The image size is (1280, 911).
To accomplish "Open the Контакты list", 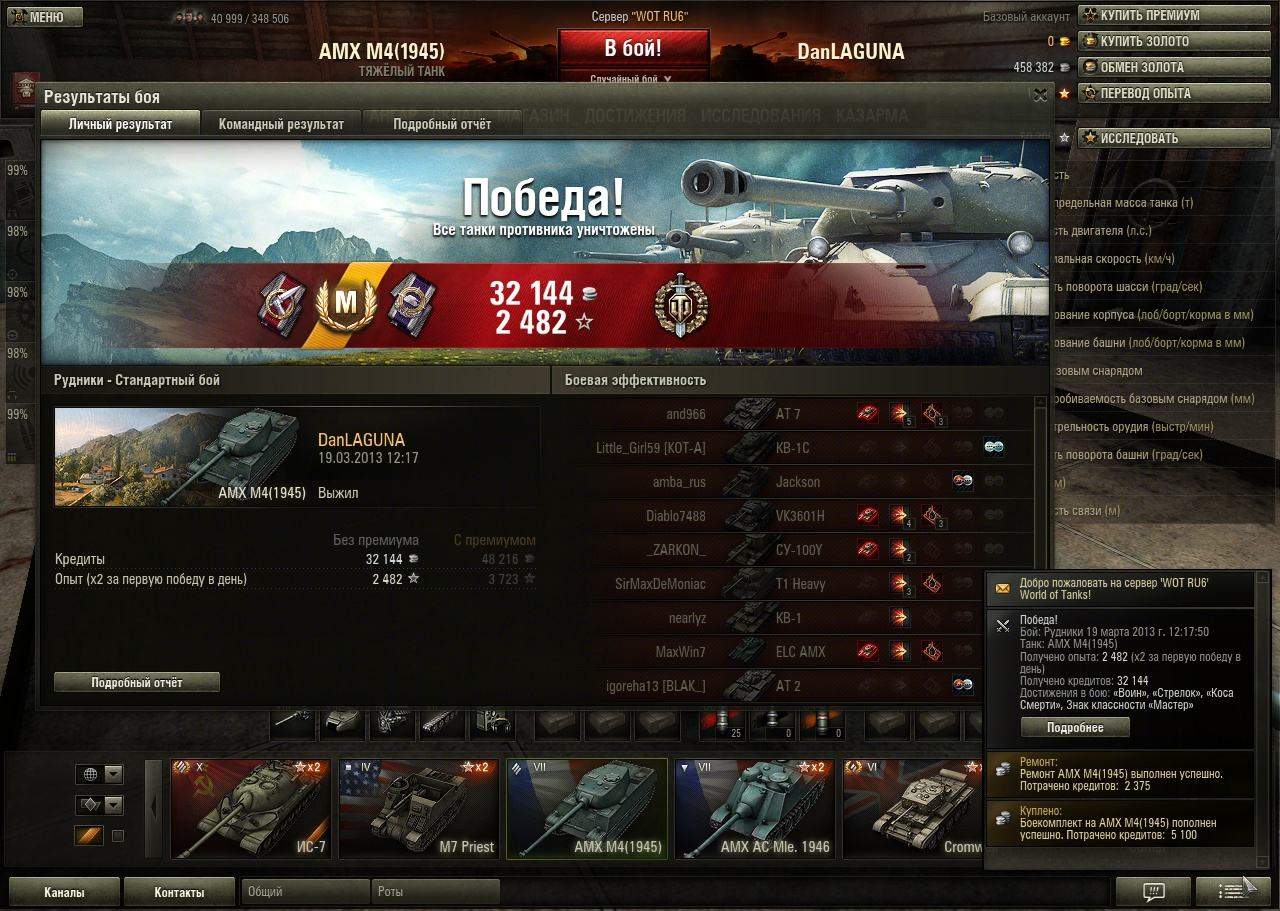I will (x=179, y=892).
